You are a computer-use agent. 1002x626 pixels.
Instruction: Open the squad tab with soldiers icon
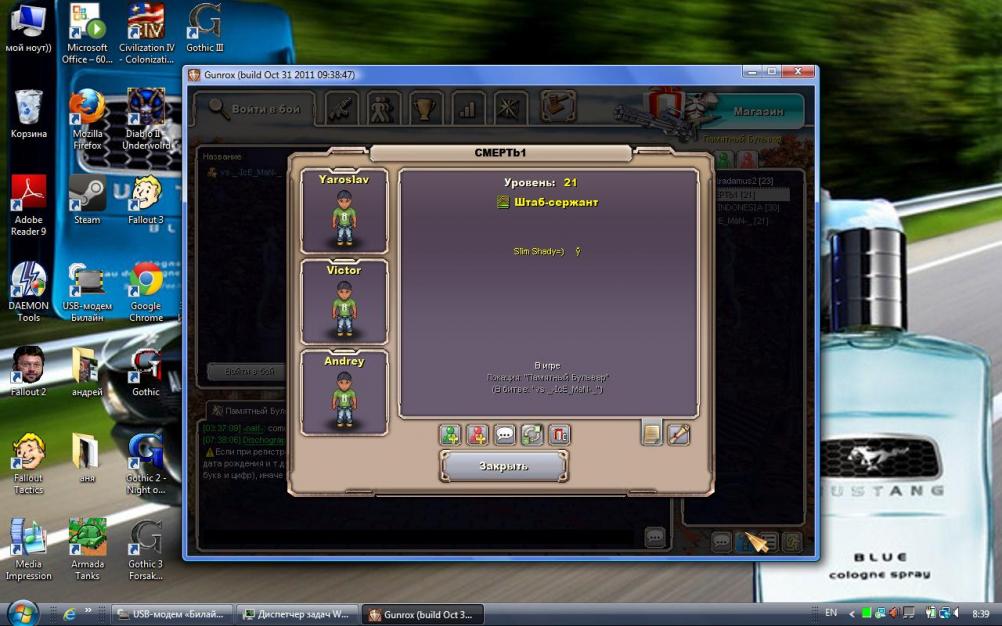point(384,108)
